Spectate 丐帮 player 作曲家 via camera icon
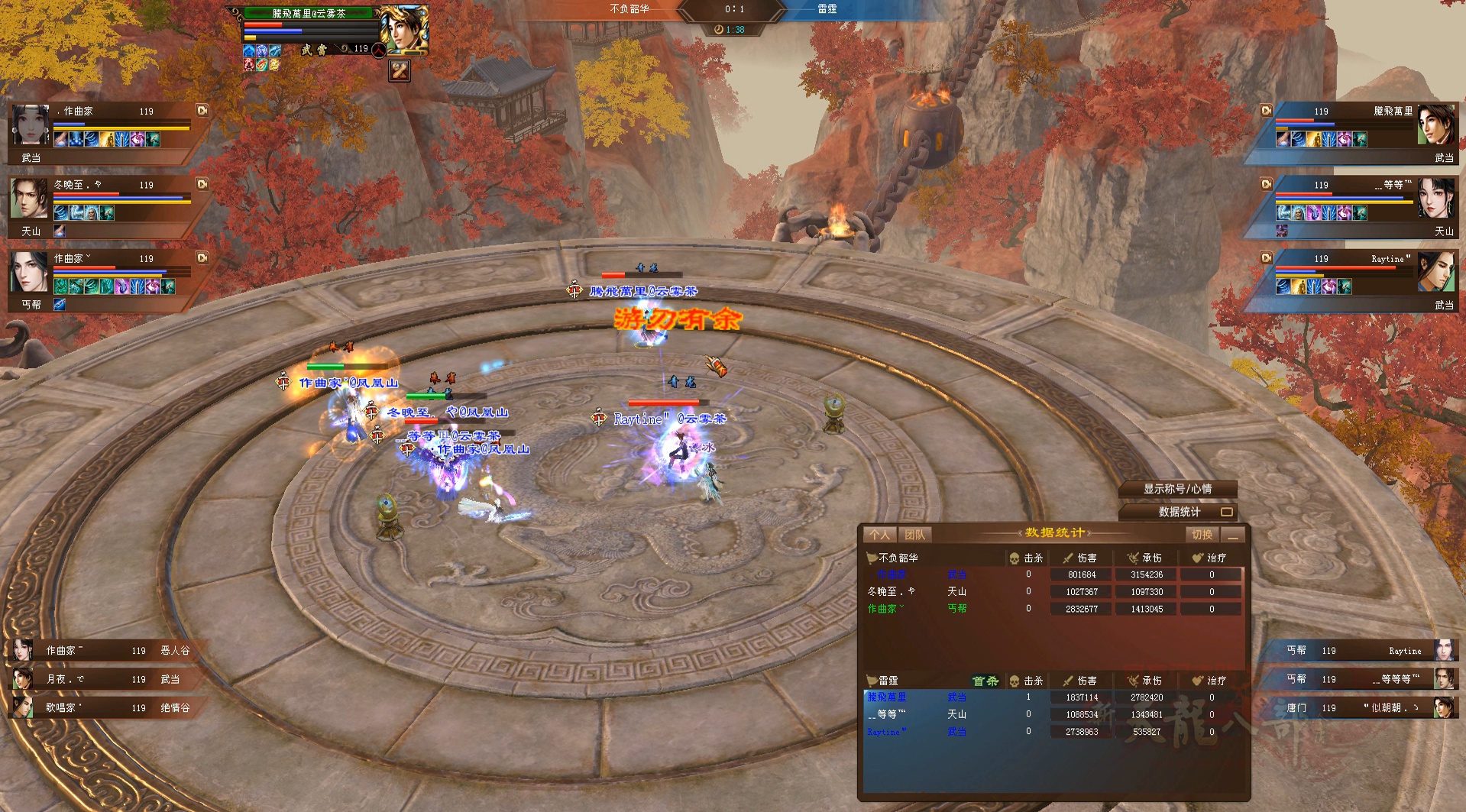The width and height of the screenshot is (1466, 812). click(x=202, y=257)
